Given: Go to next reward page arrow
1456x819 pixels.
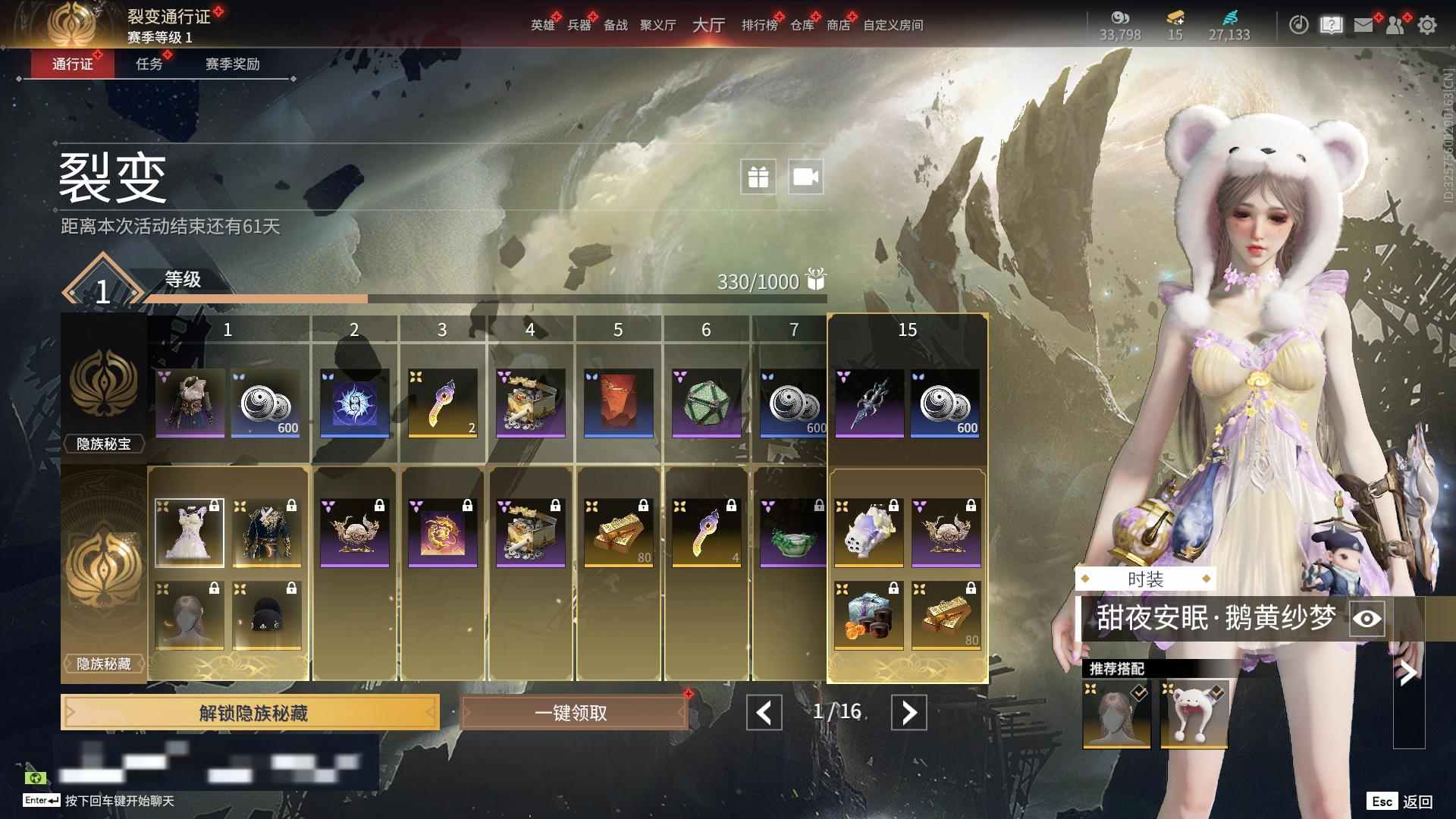Looking at the screenshot, I should click(908, 713).
